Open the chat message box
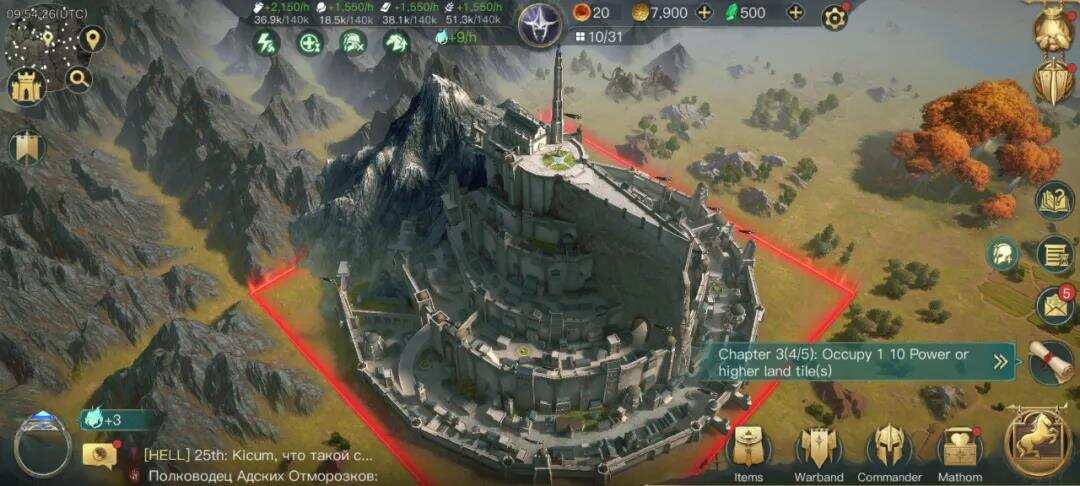The image size is (1080, 486). [x=99, y=455]
